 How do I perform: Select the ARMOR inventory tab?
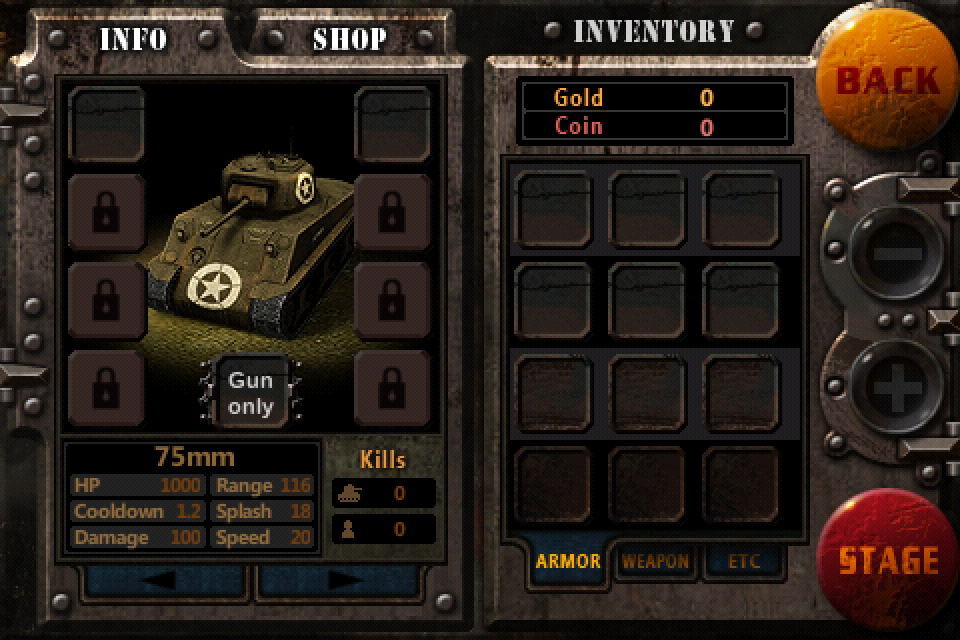[568, 561]
